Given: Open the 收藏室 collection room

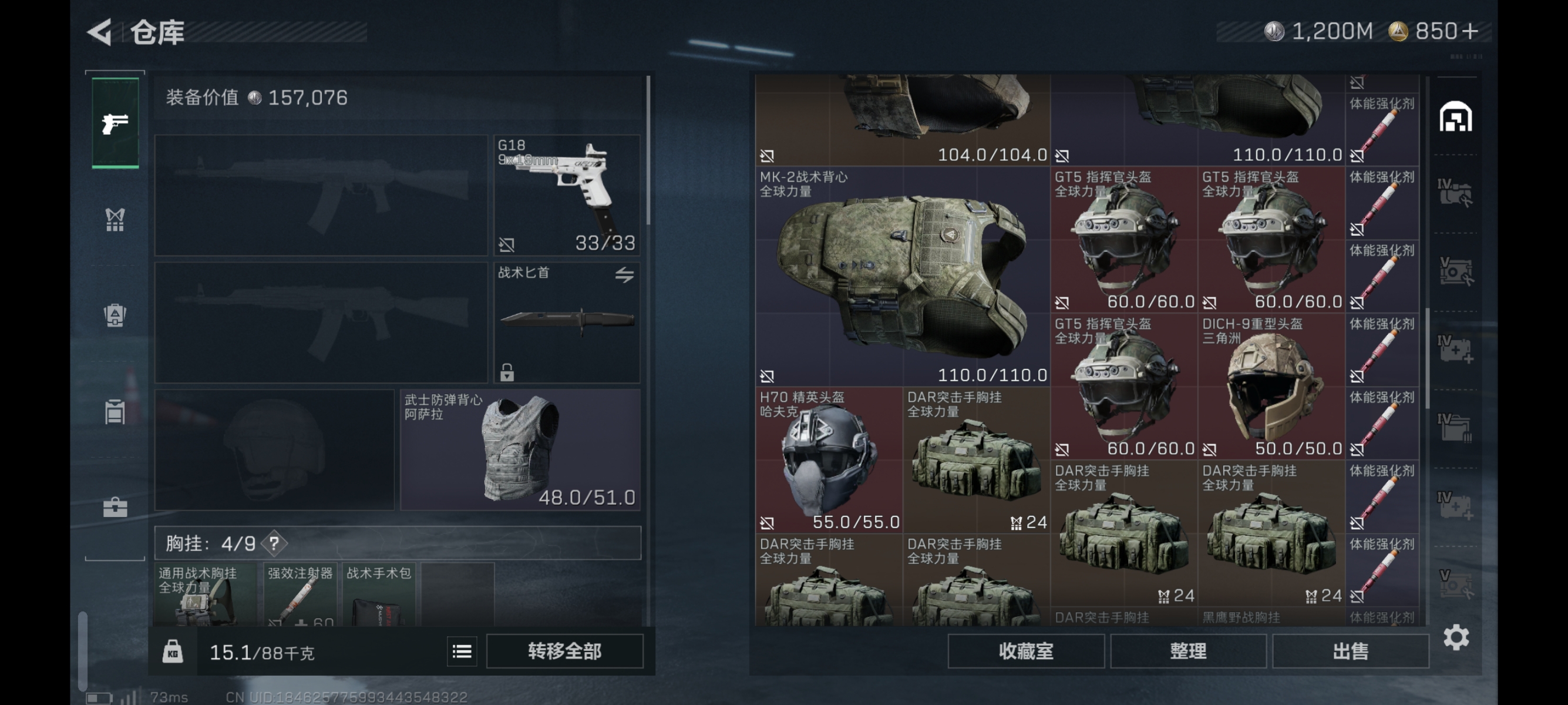Looking at the screenshot, I should 1025,652.
